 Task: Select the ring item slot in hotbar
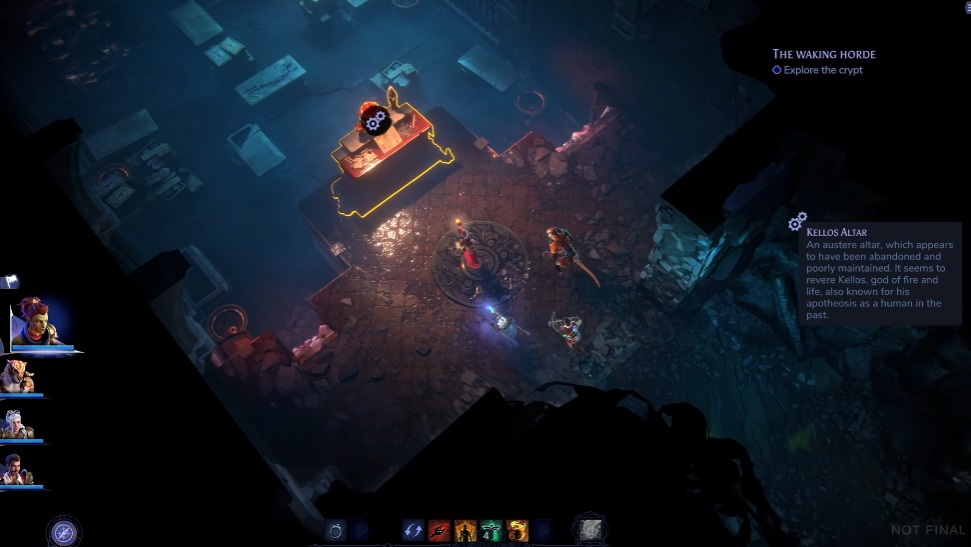coord(336,532)
